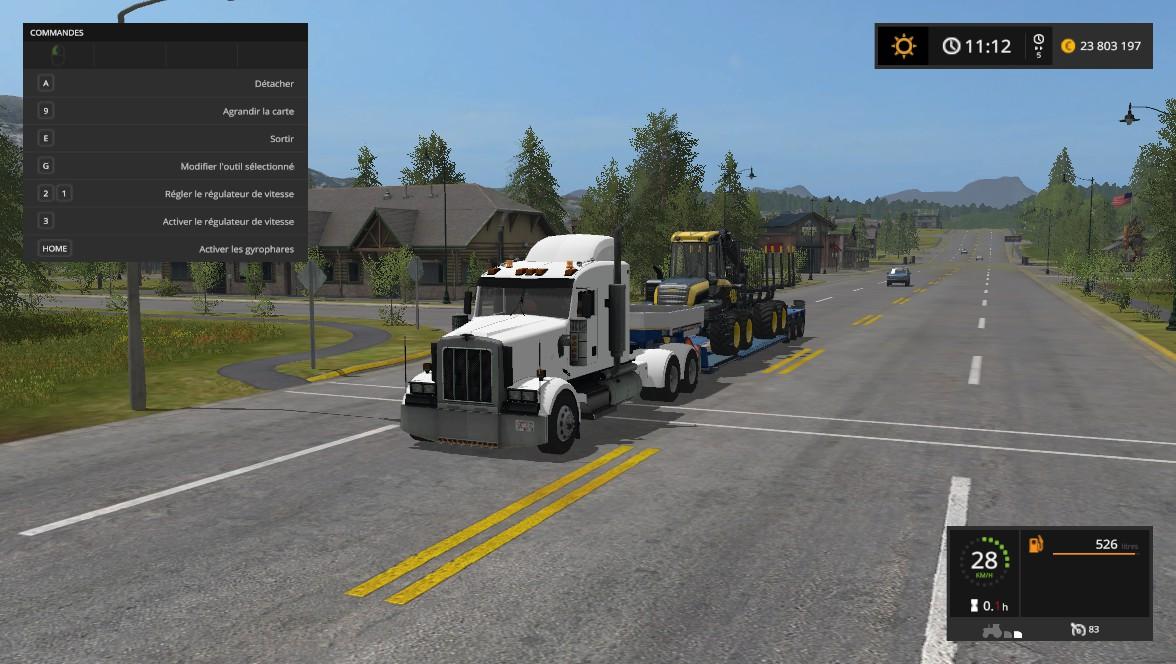
Task: Choose the Détacher command row
Action: pos(165,84)
